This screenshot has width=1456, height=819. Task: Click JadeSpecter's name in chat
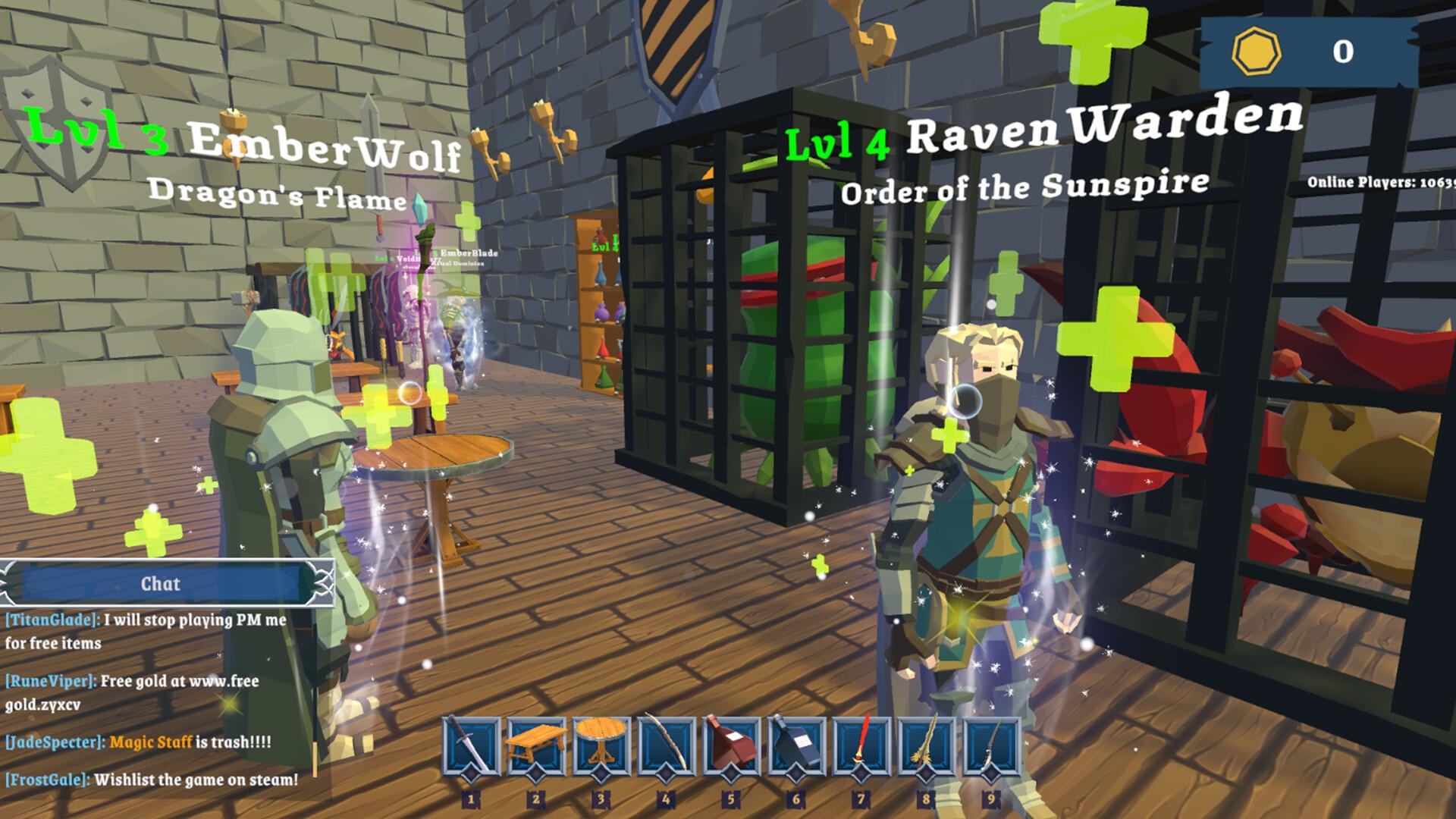click(x=55, y=742)
